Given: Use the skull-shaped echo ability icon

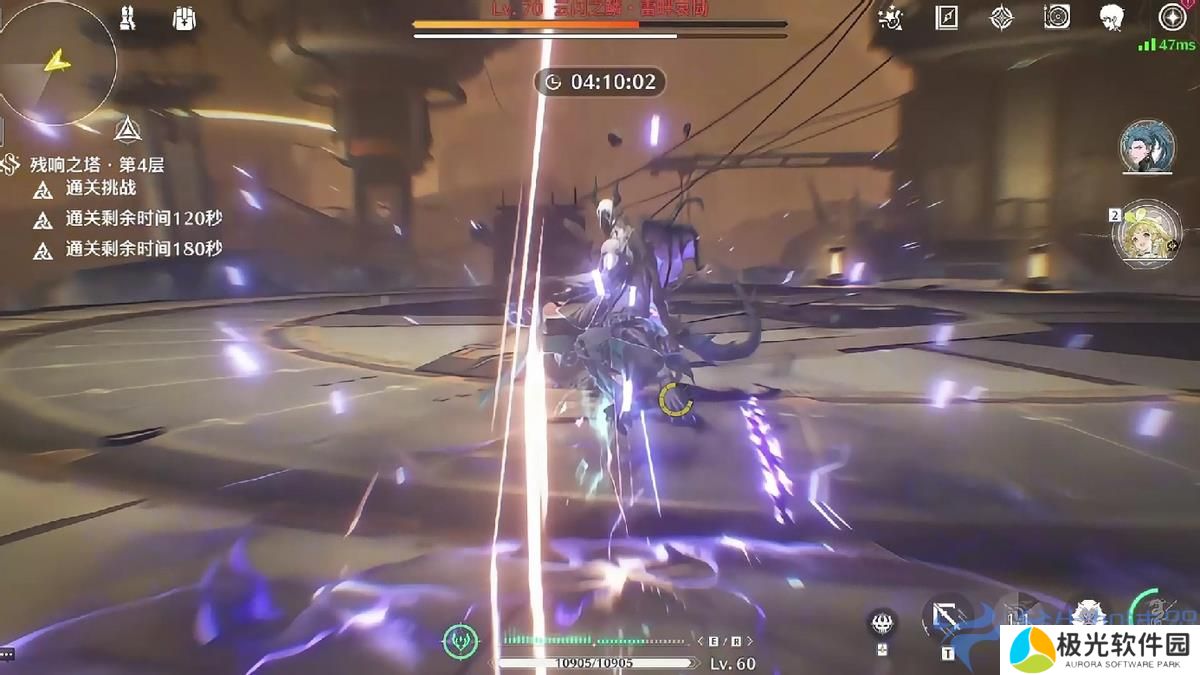Looking at the screenshot, I should click(882, 622).
